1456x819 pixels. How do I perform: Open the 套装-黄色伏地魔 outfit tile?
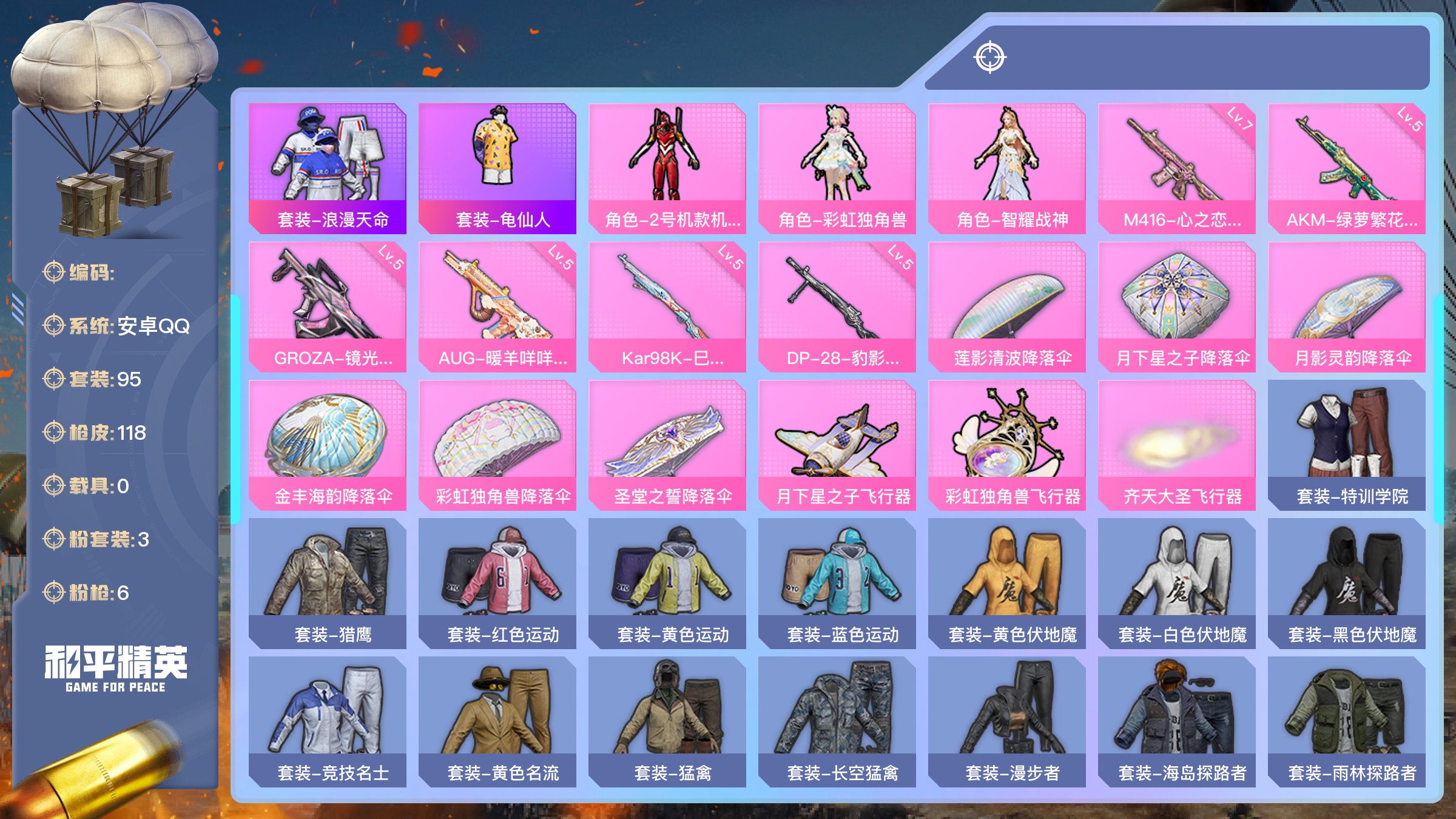click(x=1007, y=583)
